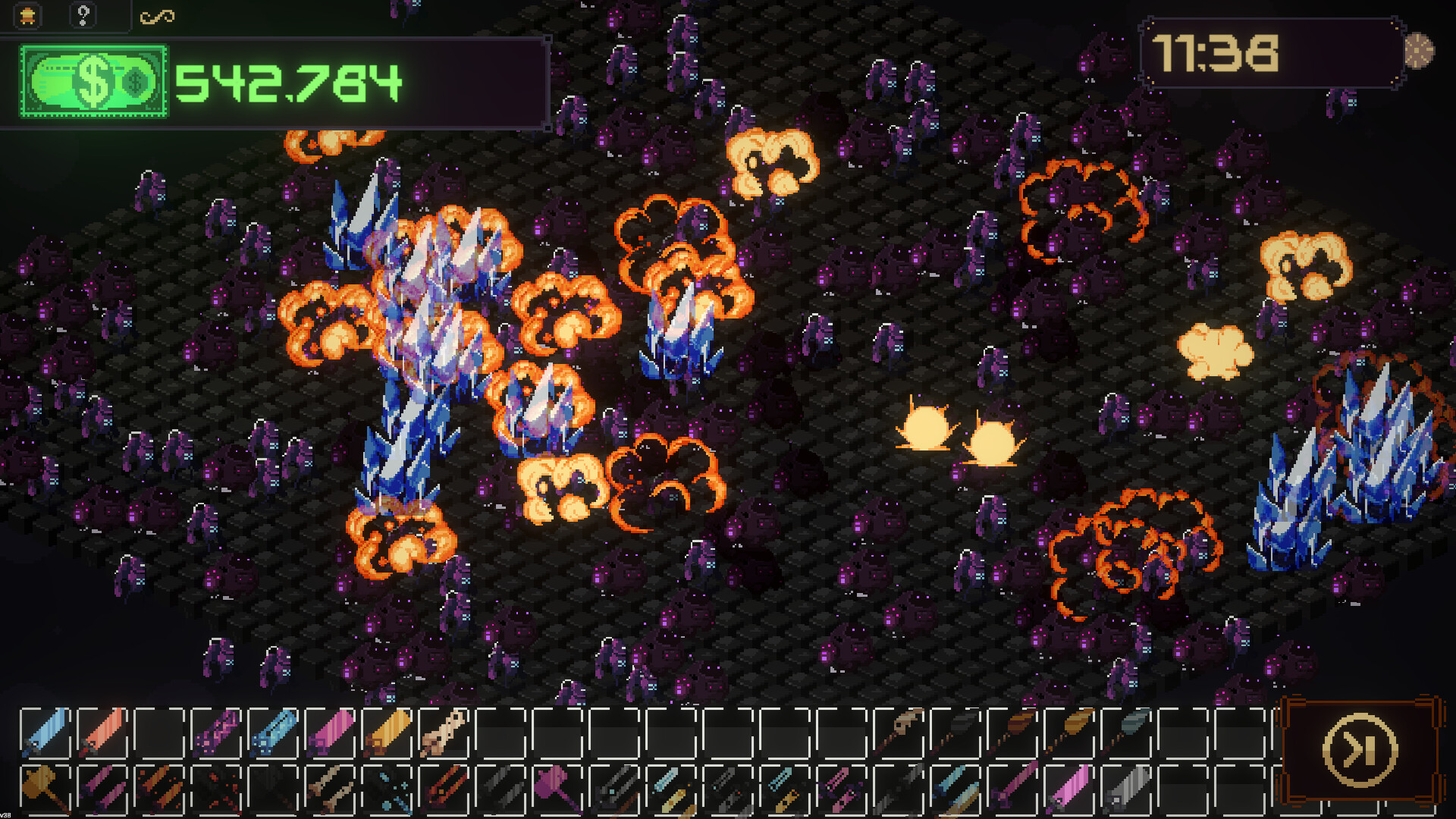Select the golden orange sword slot
Viewport: 1456px width, 819px height.
[x=387, y=733]
